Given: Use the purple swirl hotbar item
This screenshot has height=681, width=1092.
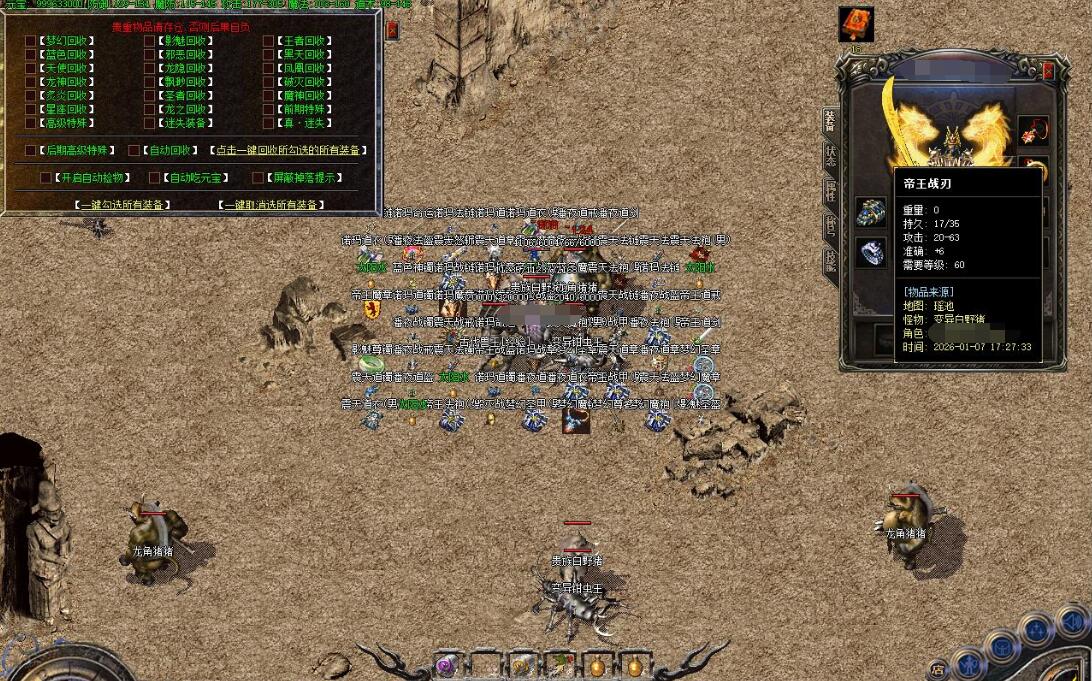Looking at the screenshot, I should tap(446, 664).
